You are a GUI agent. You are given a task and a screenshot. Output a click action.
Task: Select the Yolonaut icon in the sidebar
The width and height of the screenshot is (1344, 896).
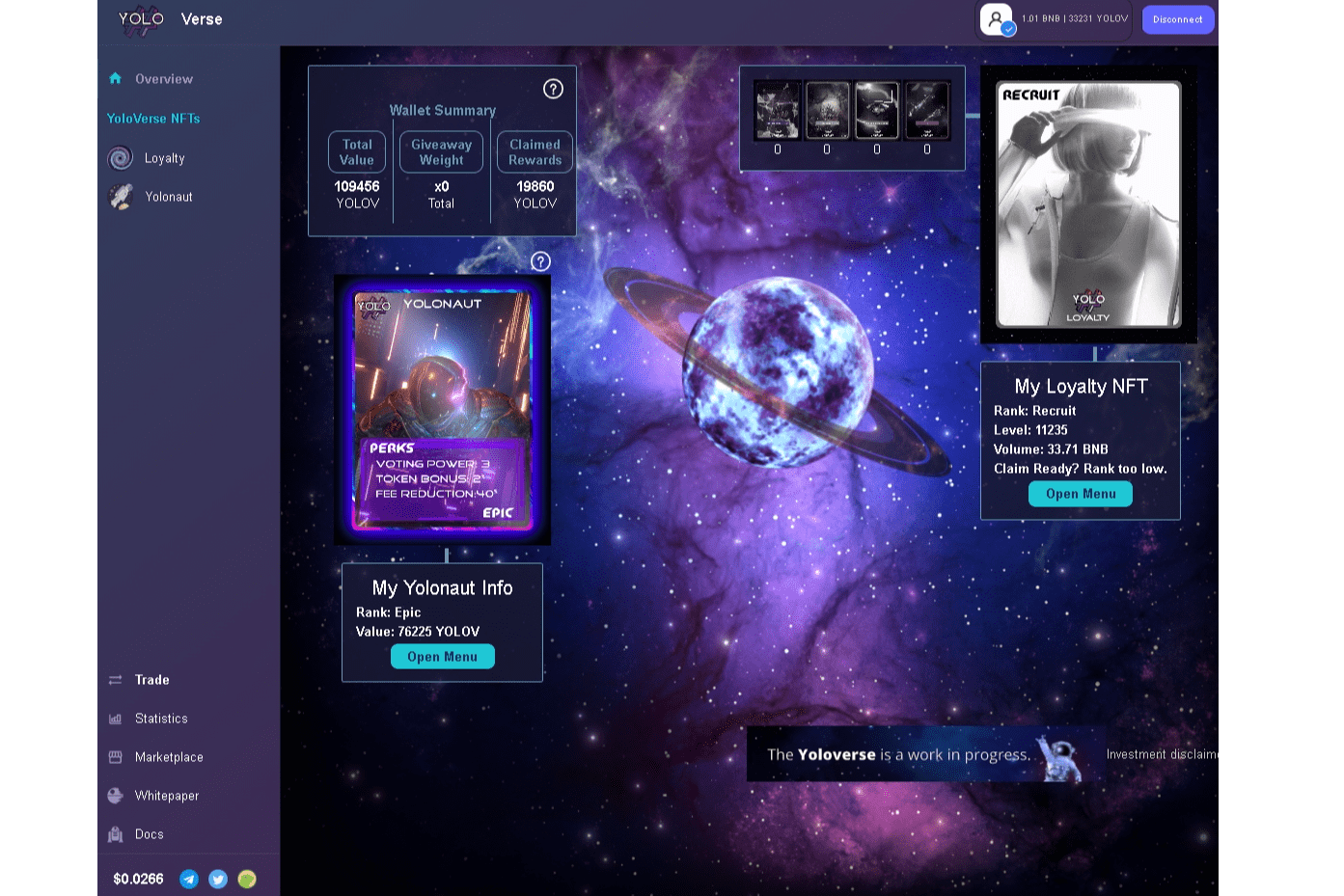(120, 197)
